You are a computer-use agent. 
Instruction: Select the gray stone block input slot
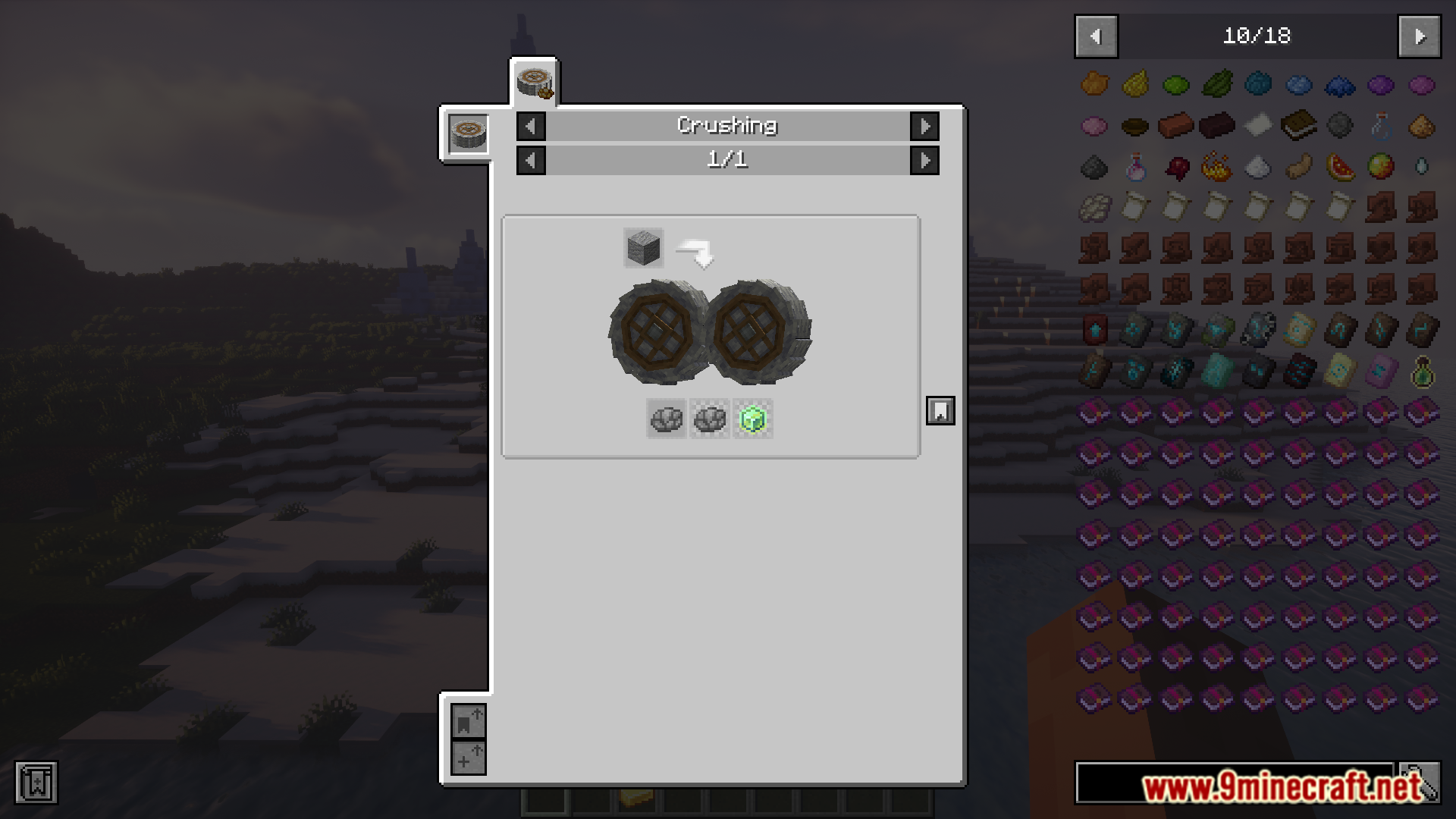pos(643,248)
